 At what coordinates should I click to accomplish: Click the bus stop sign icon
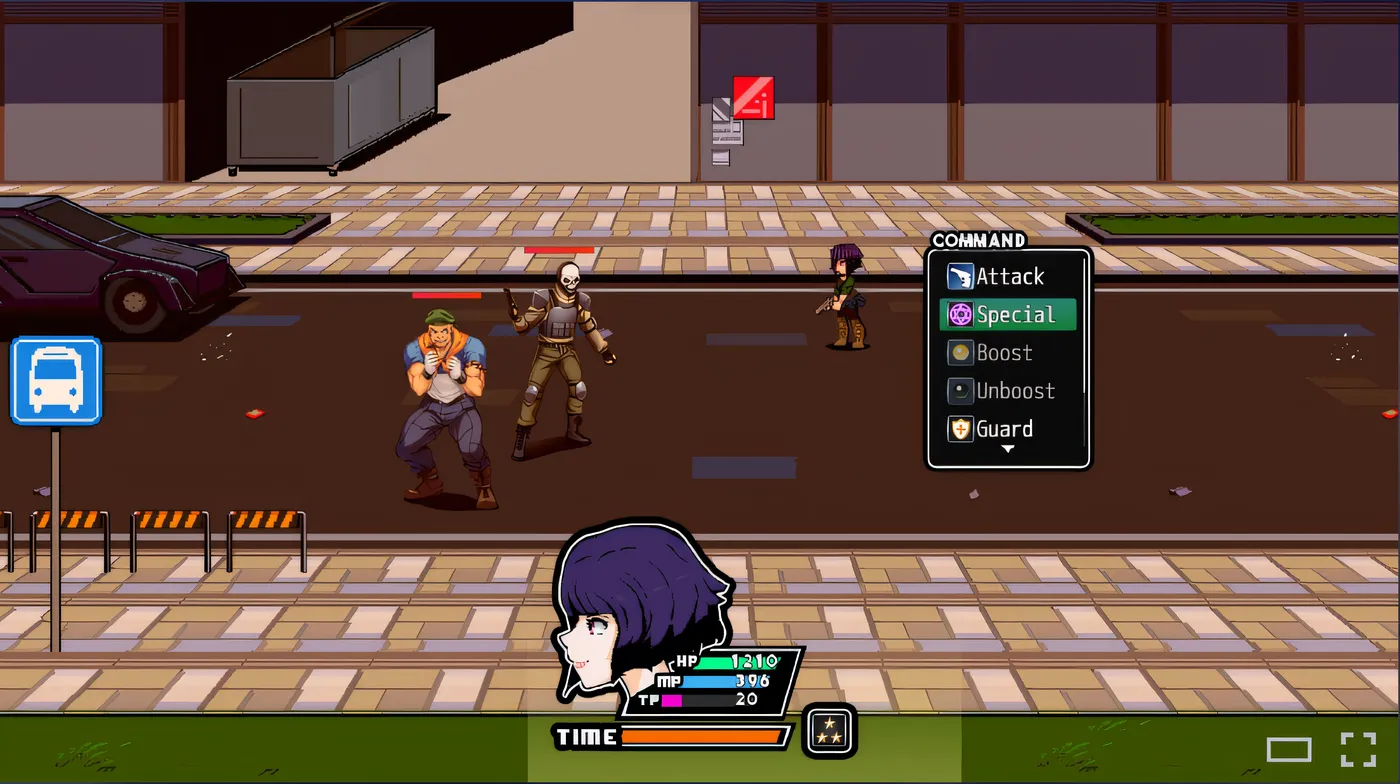[55, 381]
